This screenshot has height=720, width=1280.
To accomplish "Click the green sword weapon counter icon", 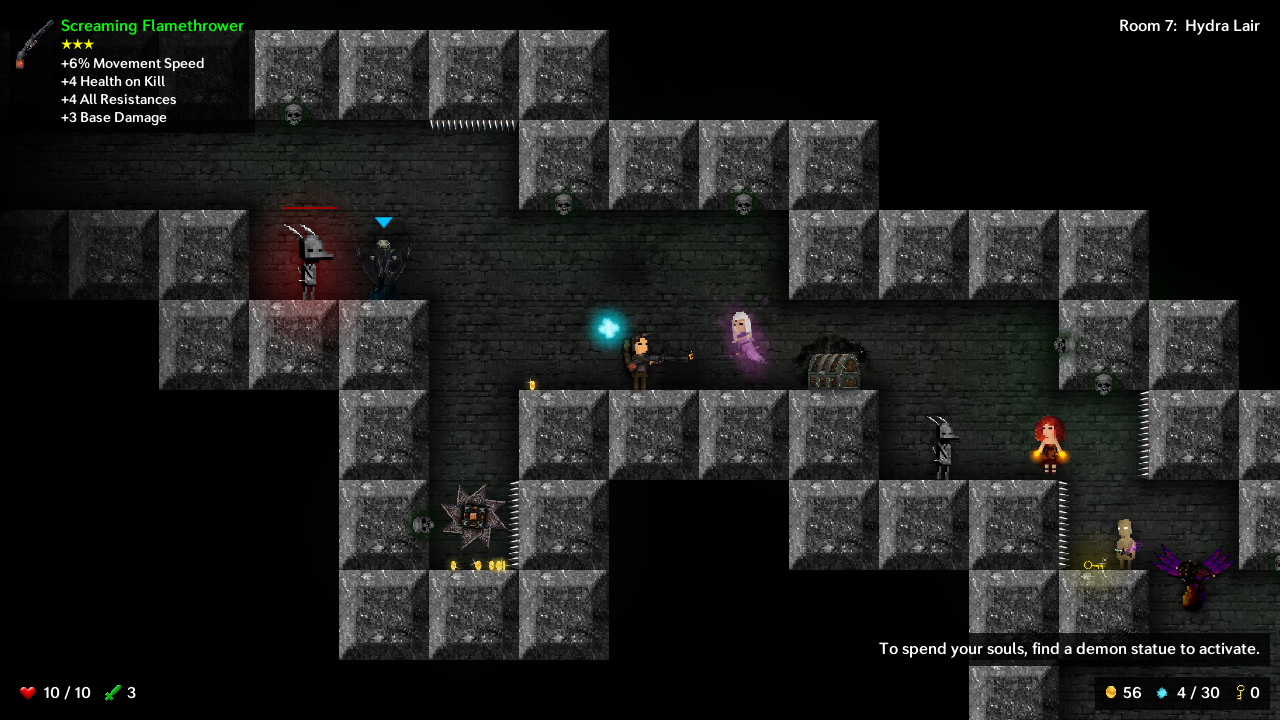I will tap(113, 692).
